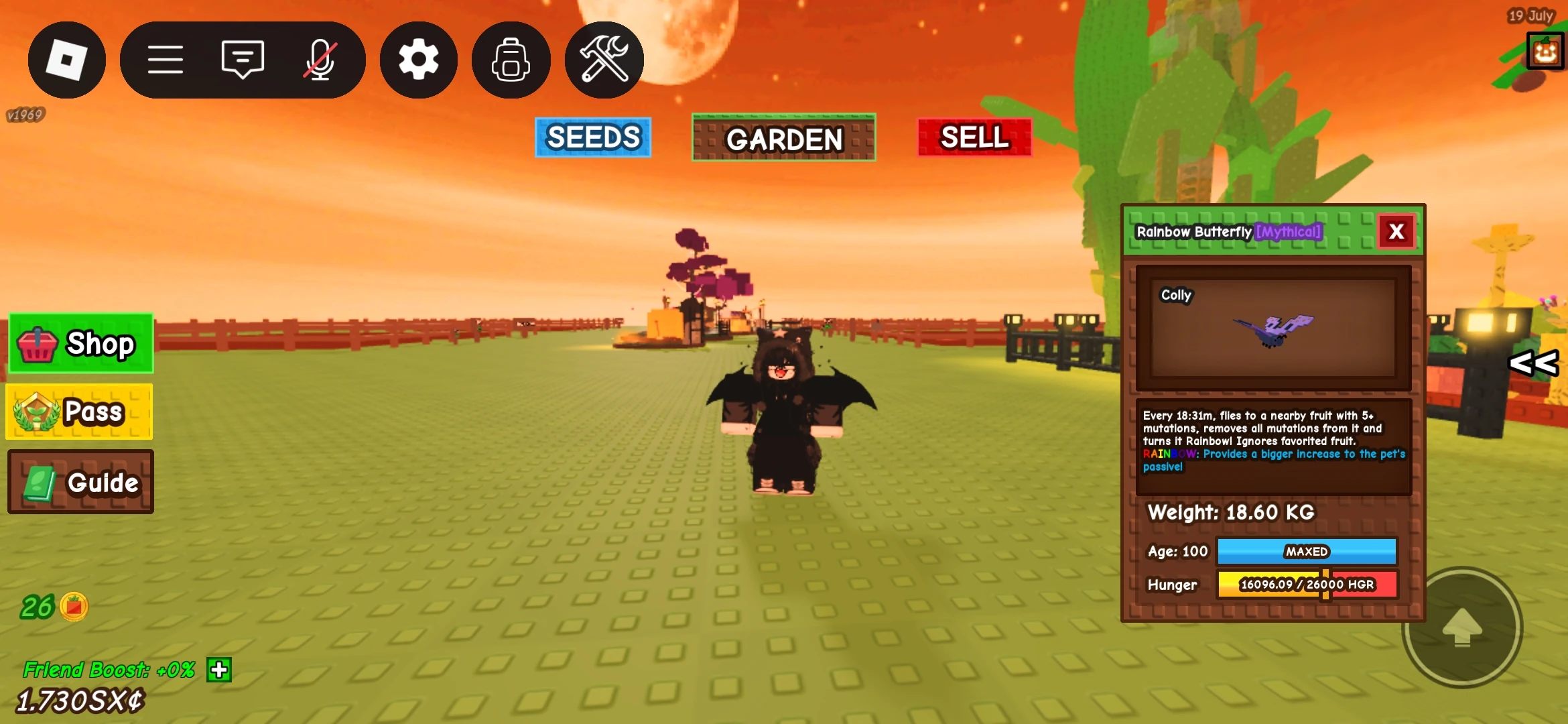
Task: Expand Friend Boost with the plus button
Action: 219,670
